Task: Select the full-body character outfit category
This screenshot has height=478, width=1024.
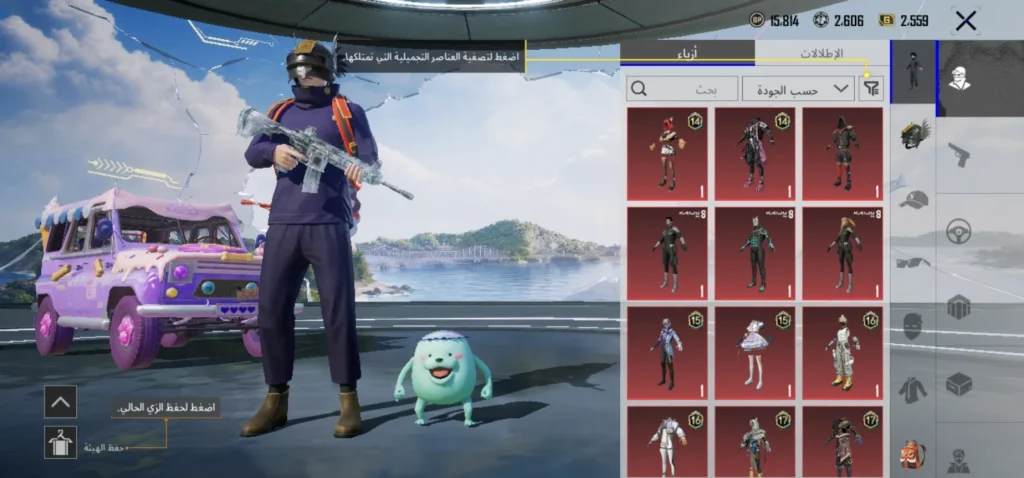Action: pyautogui.click(x=913, y=70)
